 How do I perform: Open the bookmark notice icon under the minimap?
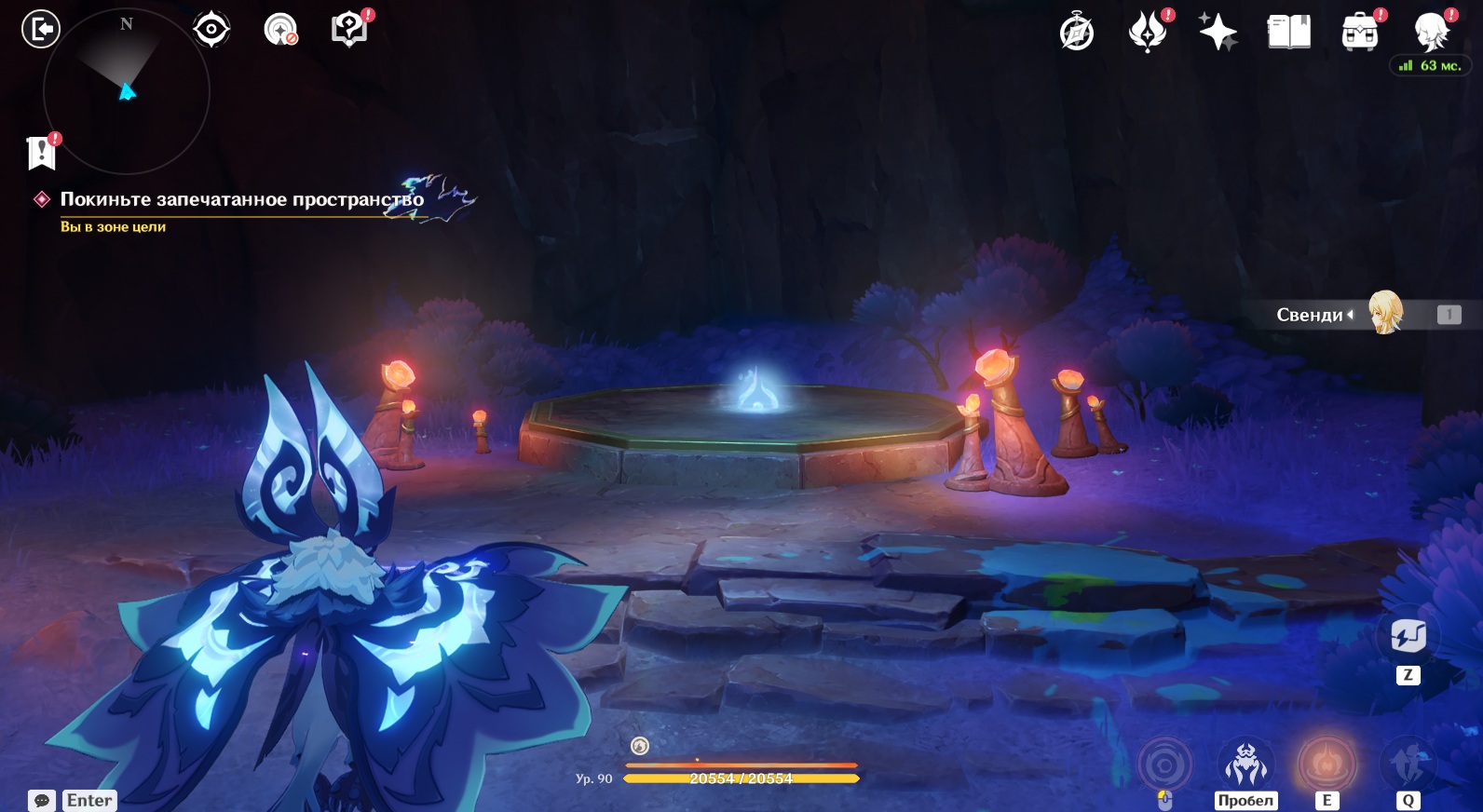coord(42,153)
